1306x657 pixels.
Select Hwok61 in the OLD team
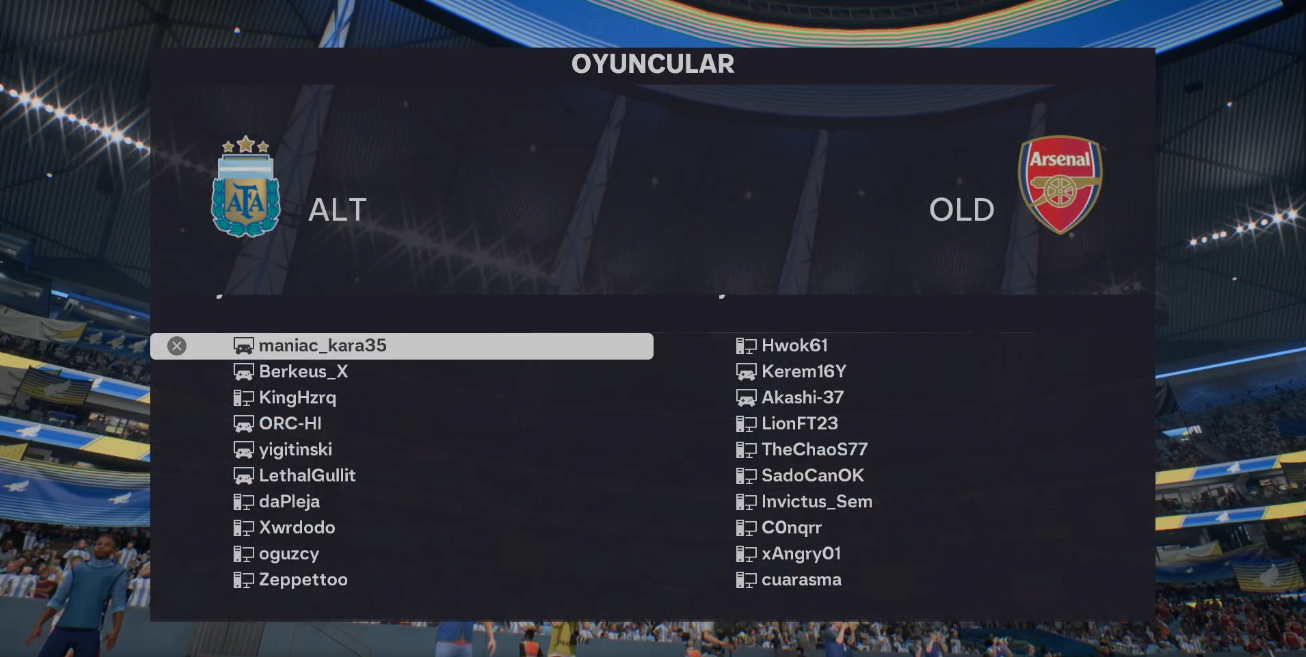794,346
